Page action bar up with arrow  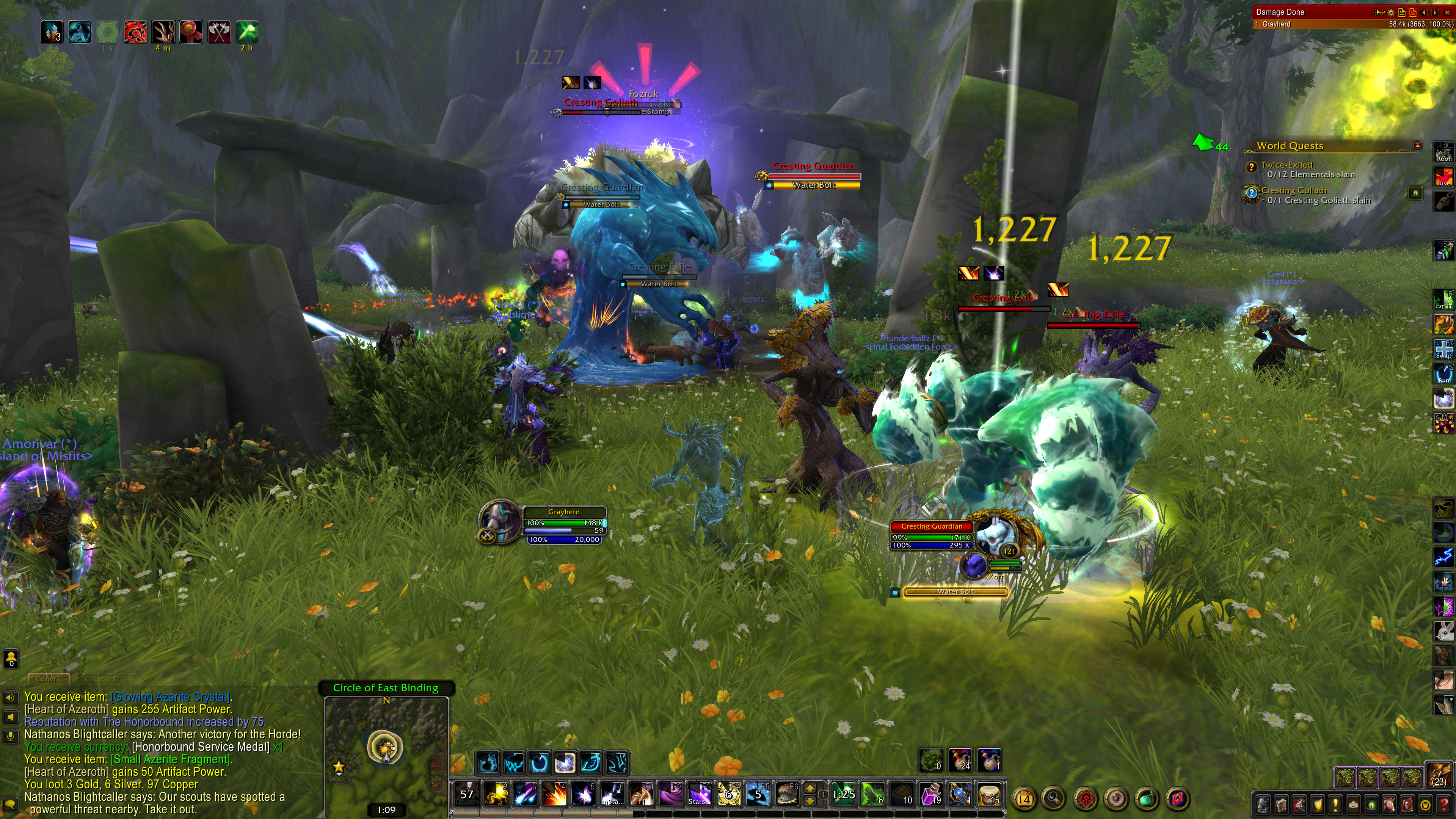tap(810, 789)
